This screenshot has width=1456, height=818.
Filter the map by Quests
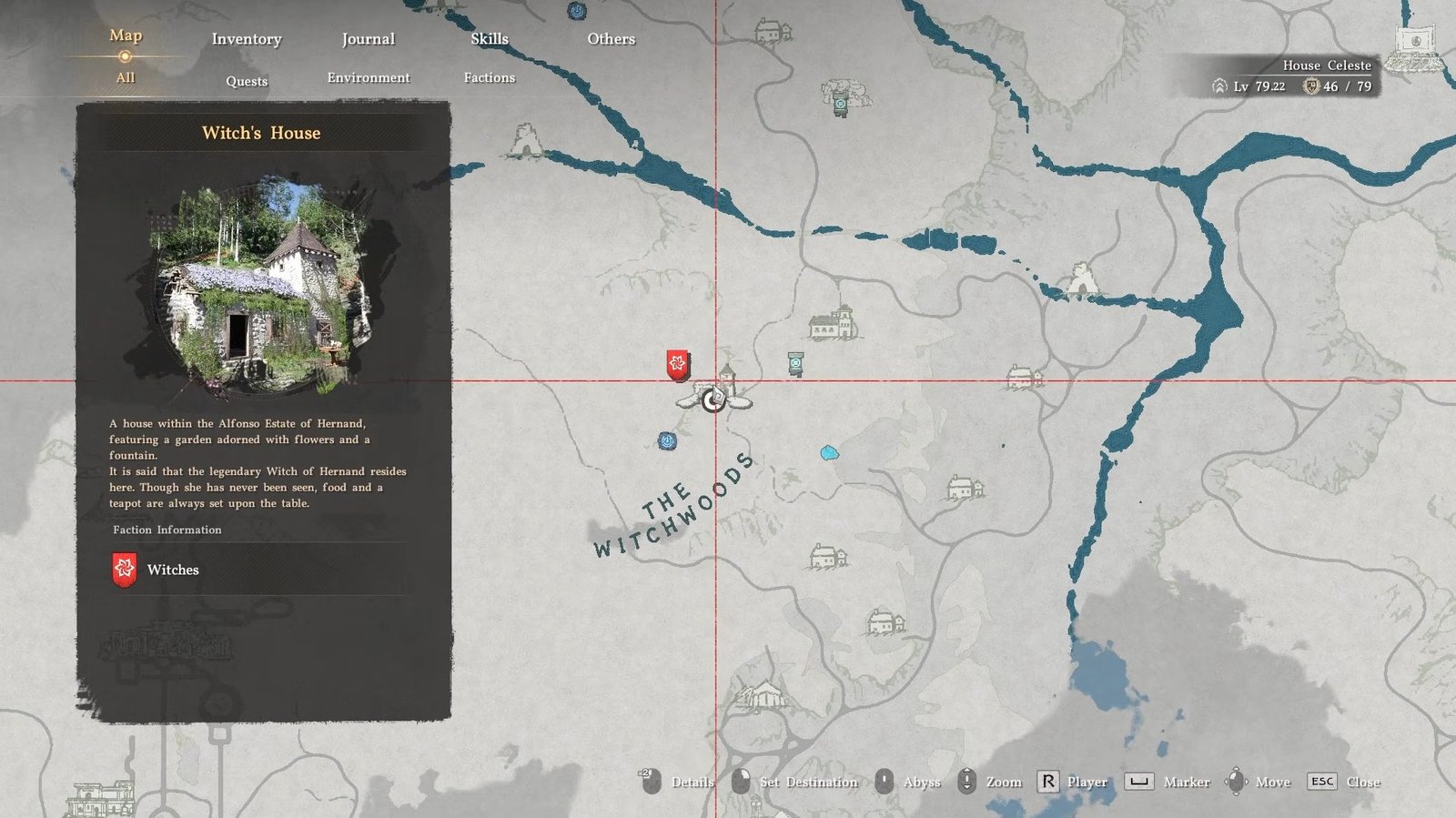click(247, 81)
